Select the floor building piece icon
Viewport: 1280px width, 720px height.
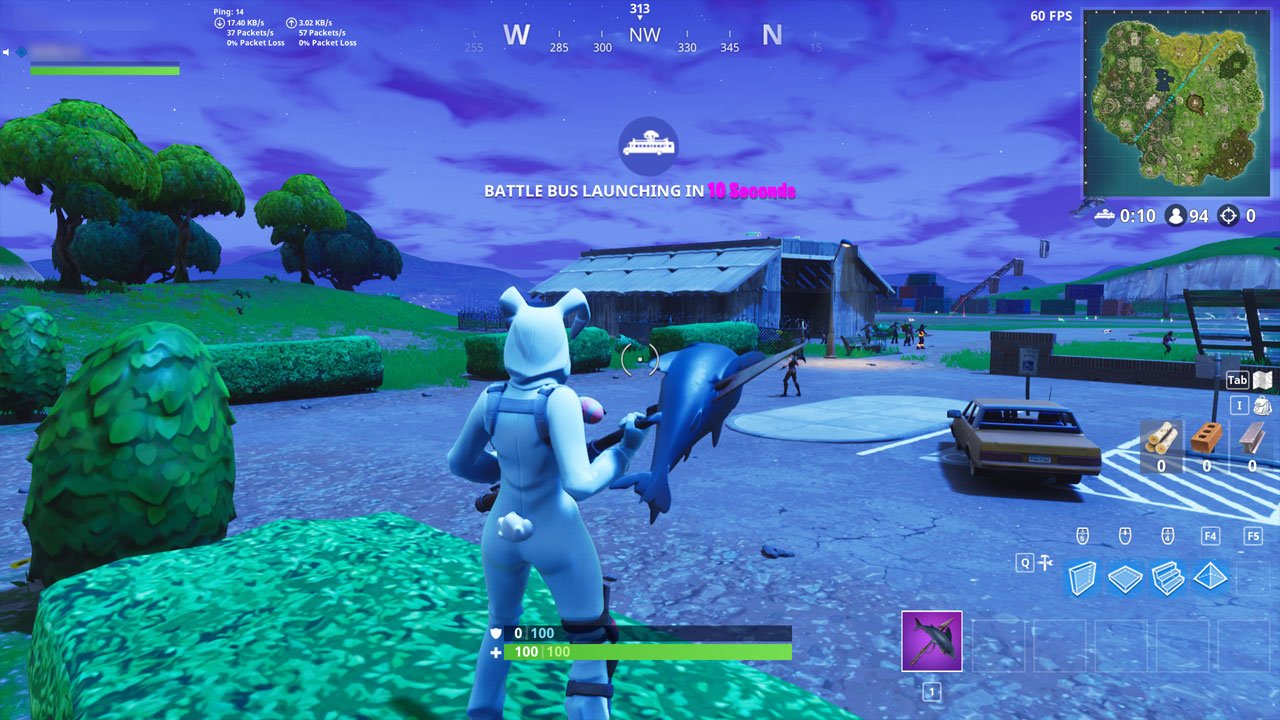click(x=1127, y=577)
